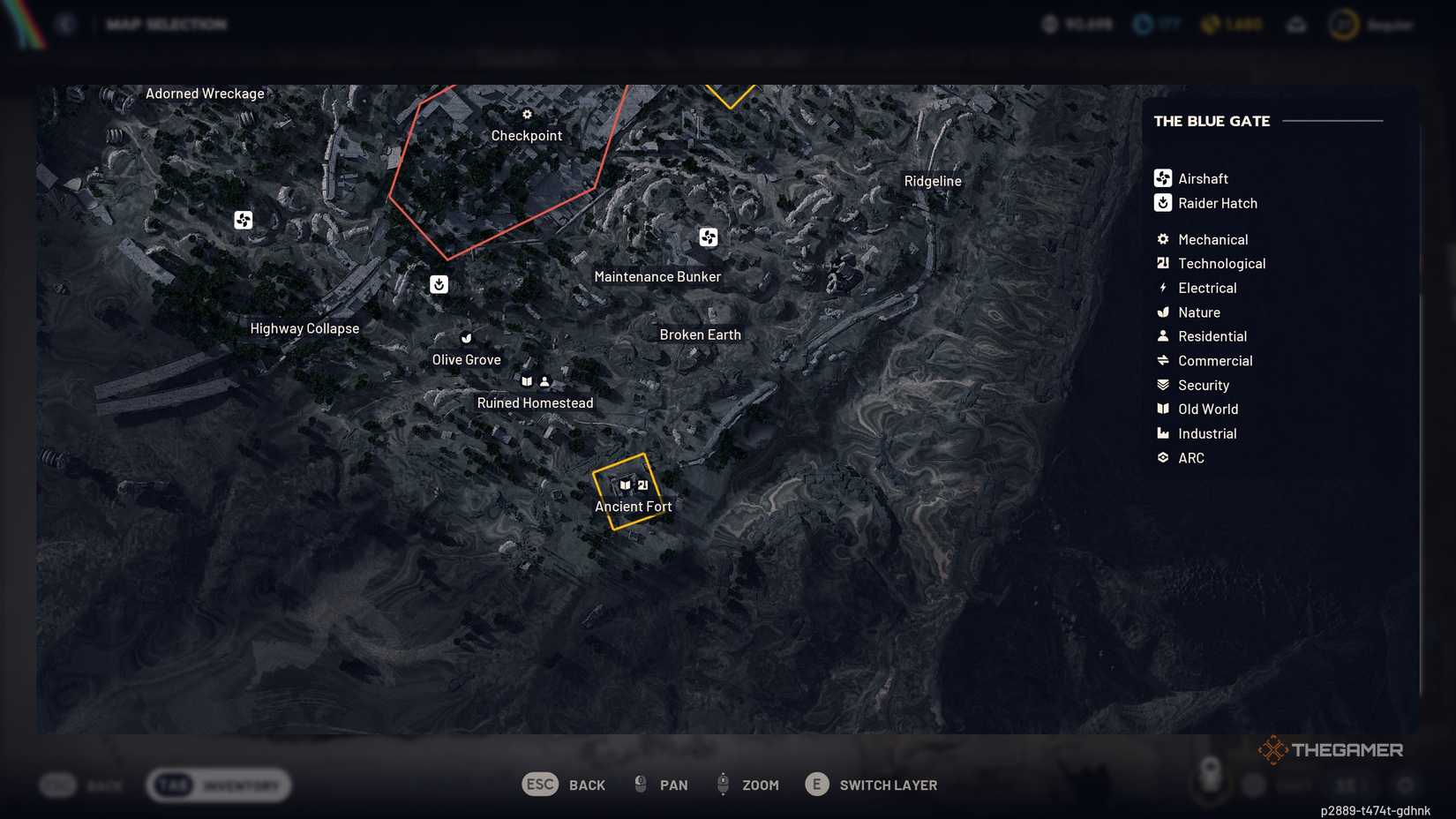Click the Nature marker at Olive Grove
This screenshot has height=819, width=1456.
(x=466, y=338)
